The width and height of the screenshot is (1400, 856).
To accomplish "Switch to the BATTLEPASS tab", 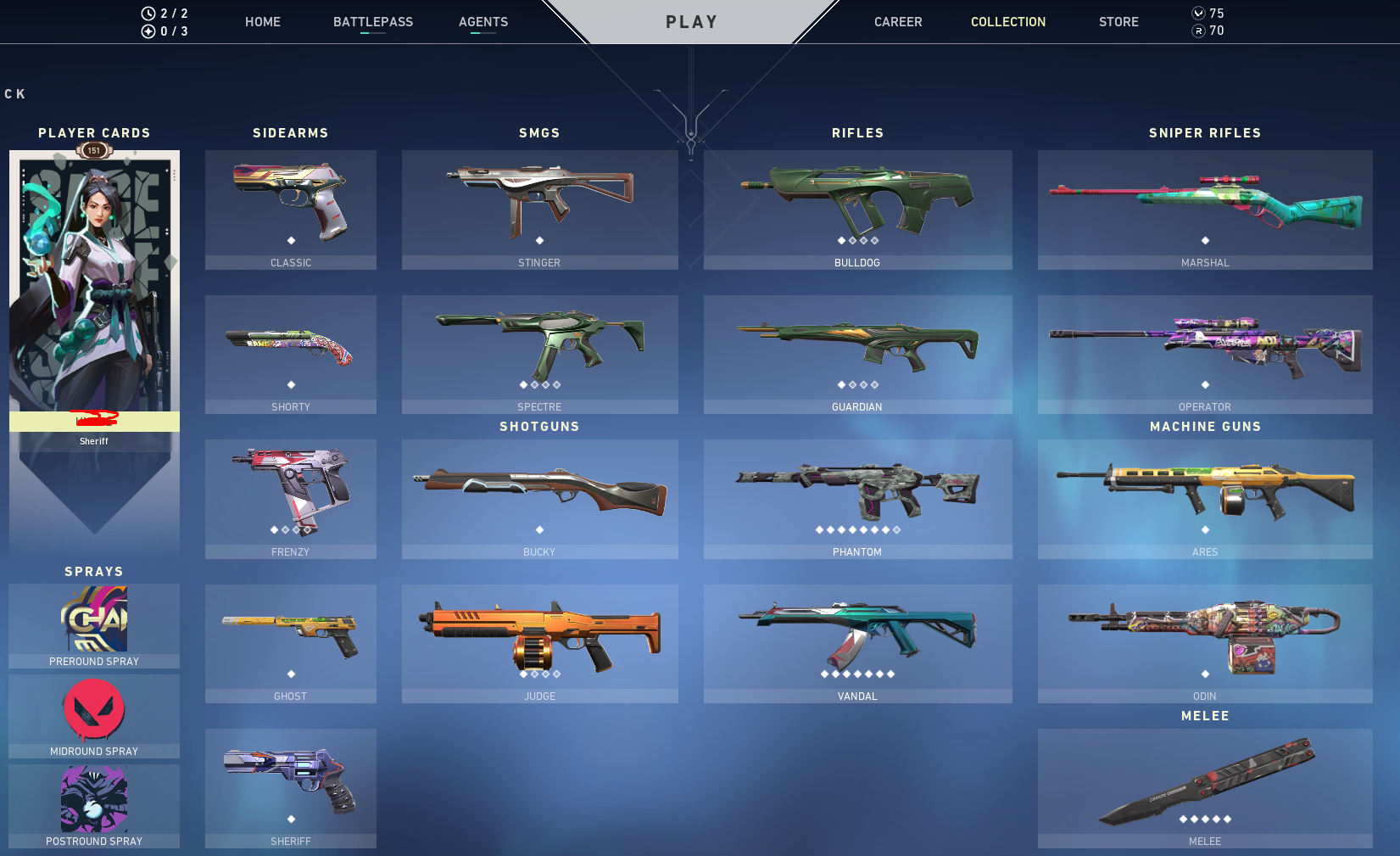I will (x=373, y=21).
